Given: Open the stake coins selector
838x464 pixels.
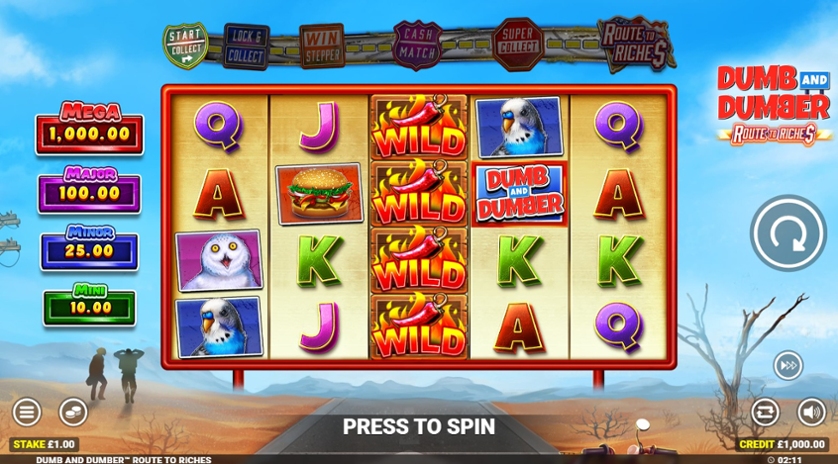Looking at the screenshot, I should pyautogui.click(x=72, y=411).
